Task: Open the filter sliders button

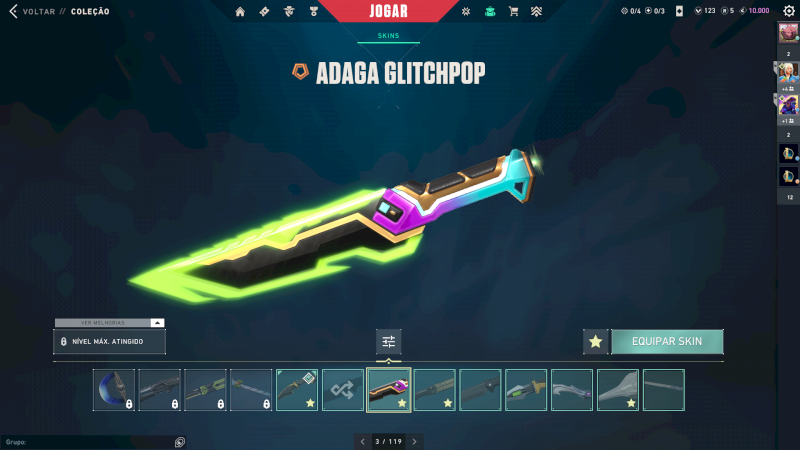Action: pyautogui.click(x=389, y=341)
